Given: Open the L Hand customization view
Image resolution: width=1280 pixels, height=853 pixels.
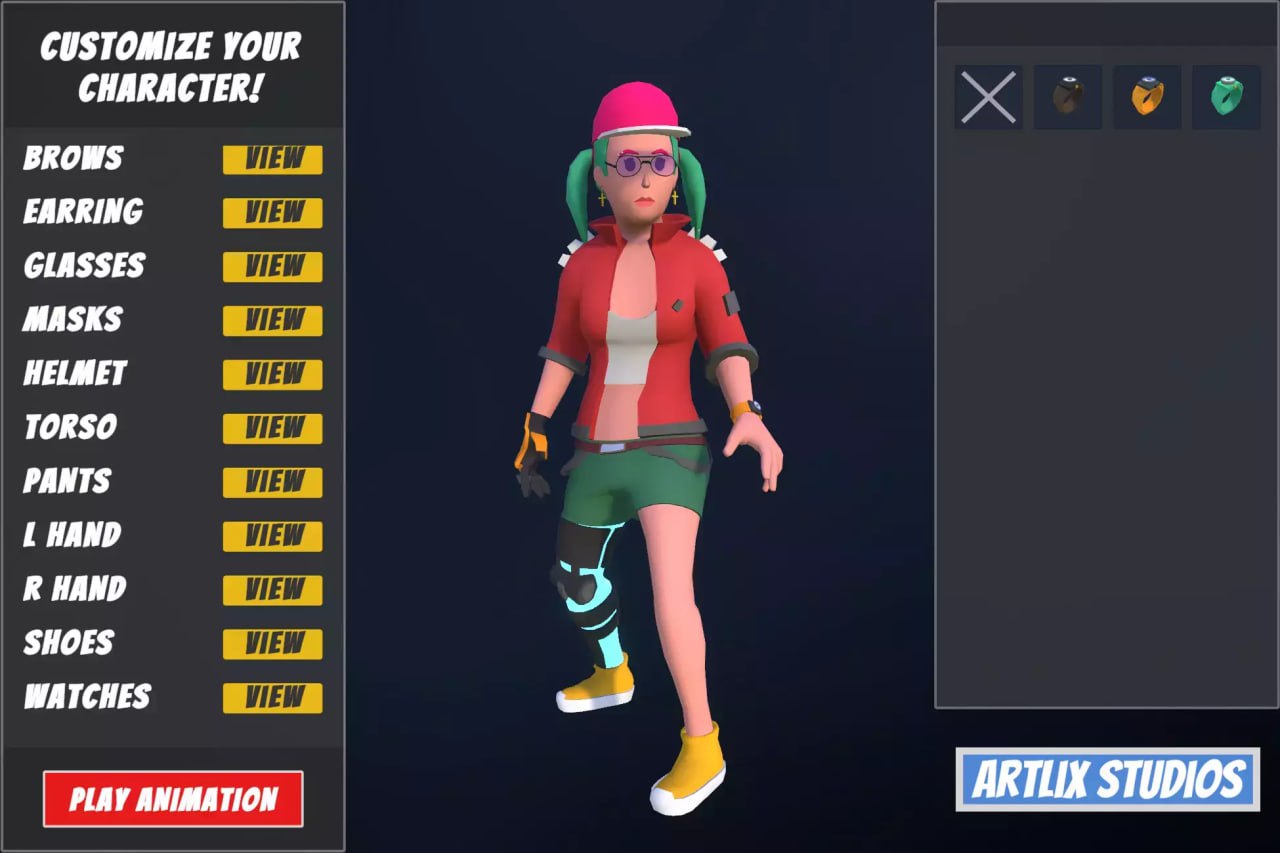Looking at the screenshot, I should tap(272, 536).
